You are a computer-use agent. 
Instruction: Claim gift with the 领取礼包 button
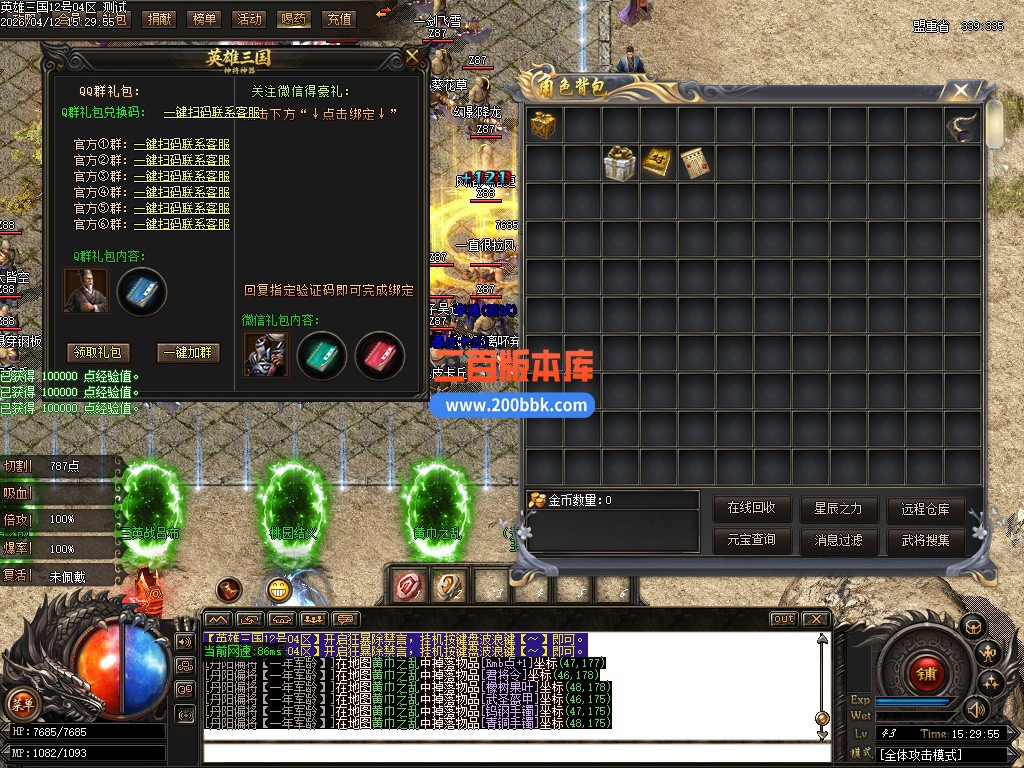(x=98, y=352)
